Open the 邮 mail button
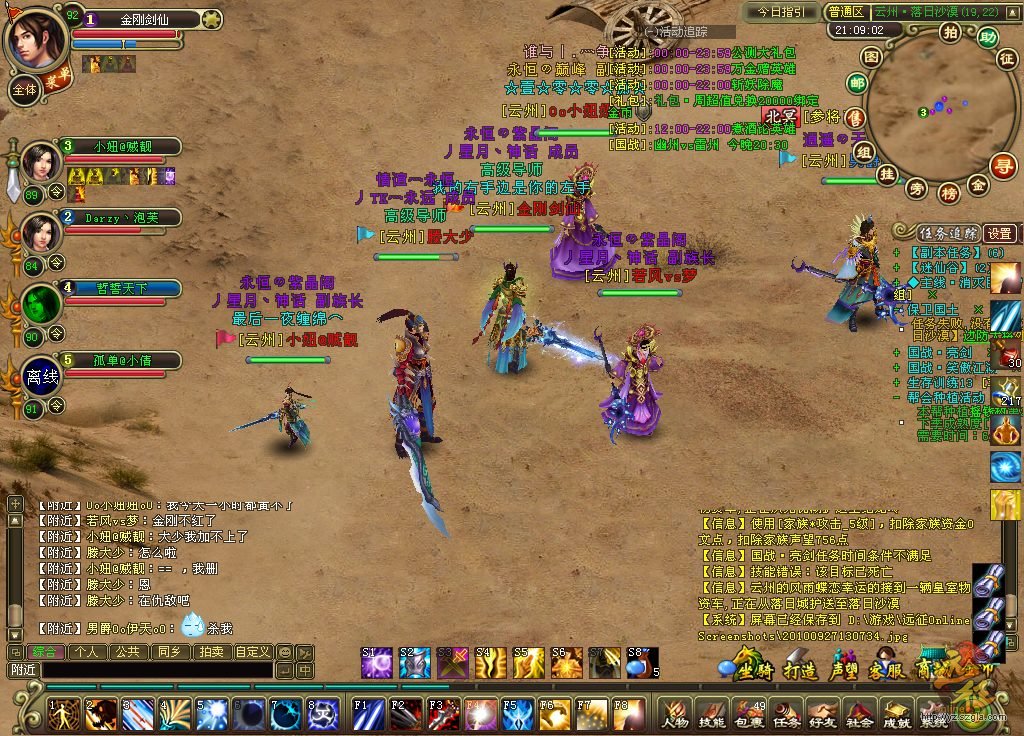The height and width of the screenshot is (736, 1024). pos(856,82)
